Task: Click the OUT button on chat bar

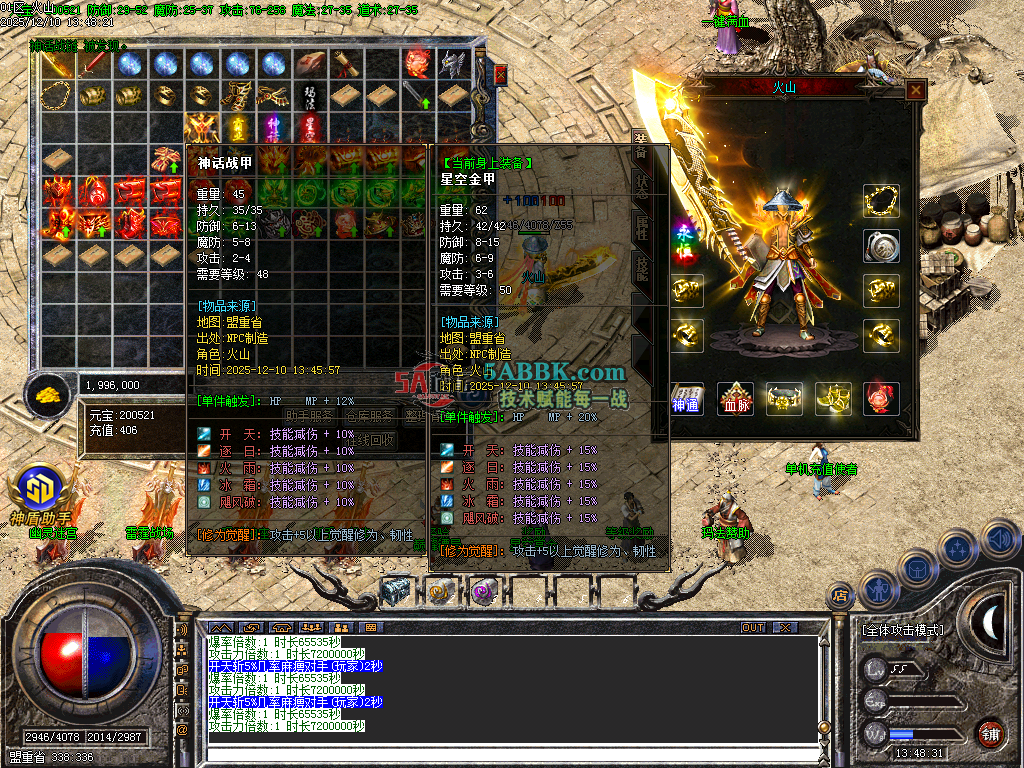Action: [753, 628]
